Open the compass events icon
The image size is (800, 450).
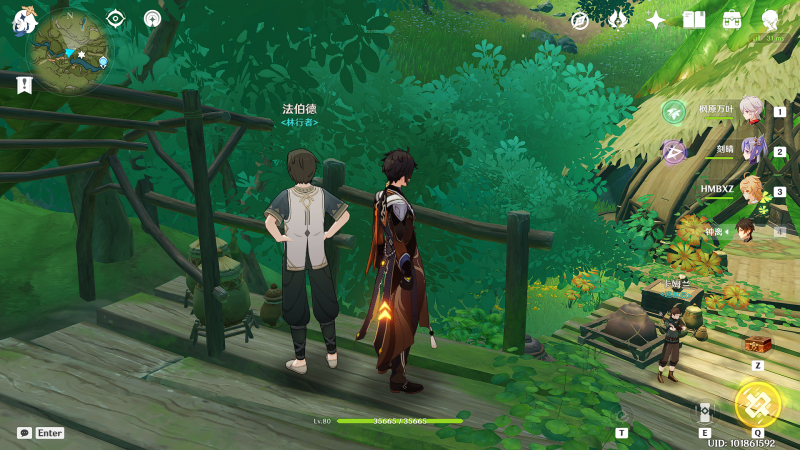click(x=579, y=20)
